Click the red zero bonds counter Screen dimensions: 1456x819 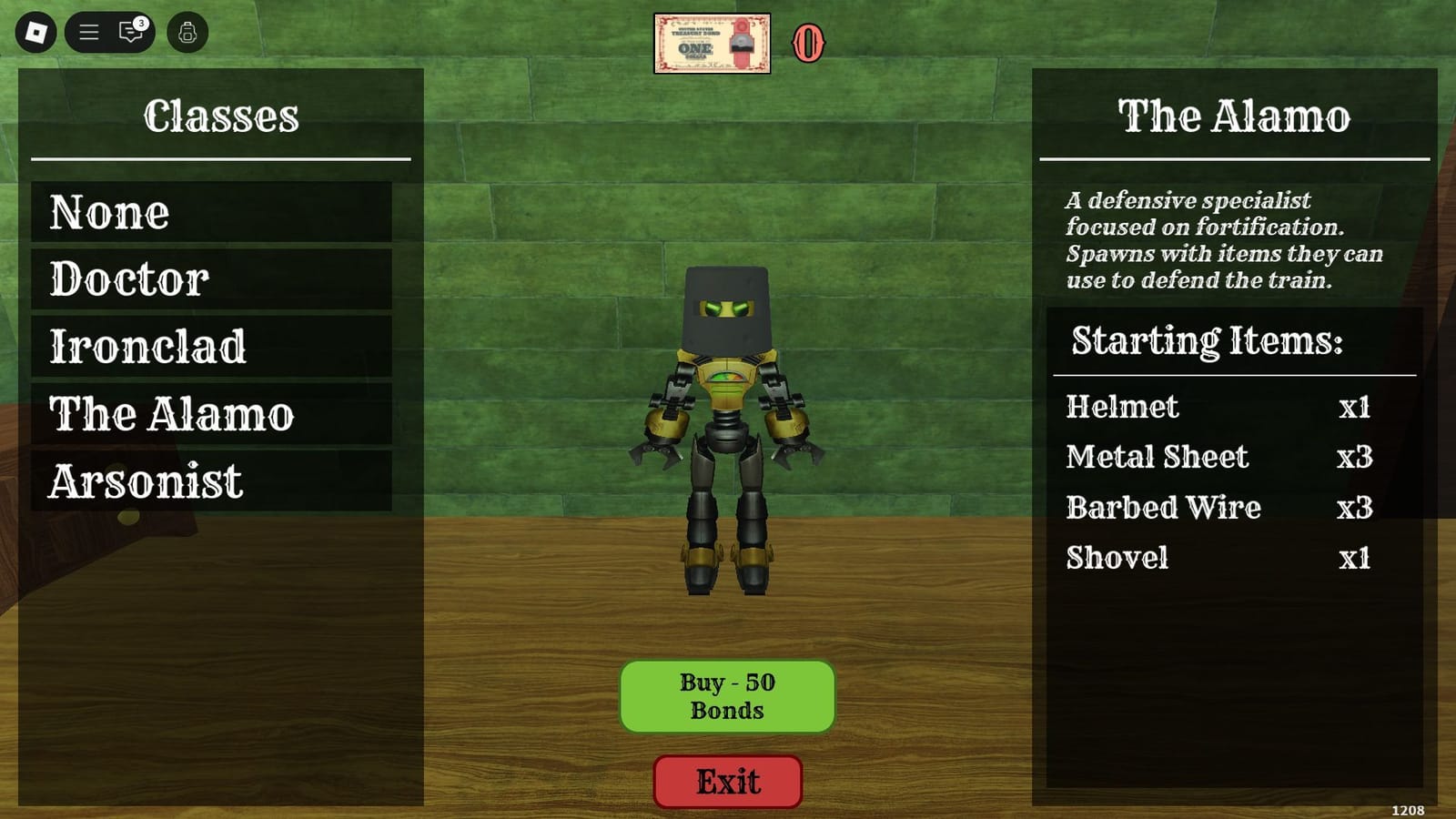(x=808, y=41)
